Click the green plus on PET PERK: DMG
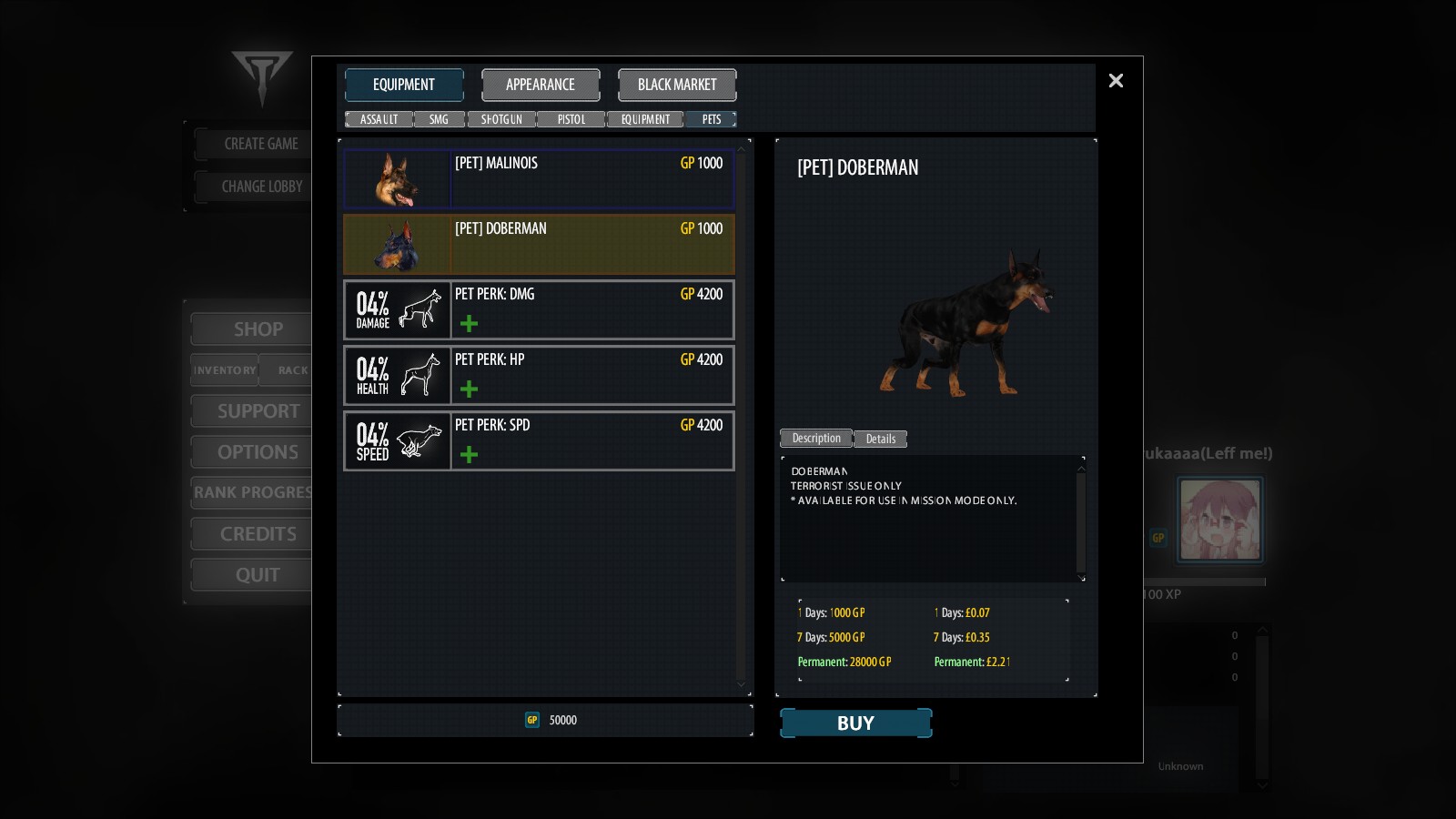The image size is (1456, 819). click(468, 323)
